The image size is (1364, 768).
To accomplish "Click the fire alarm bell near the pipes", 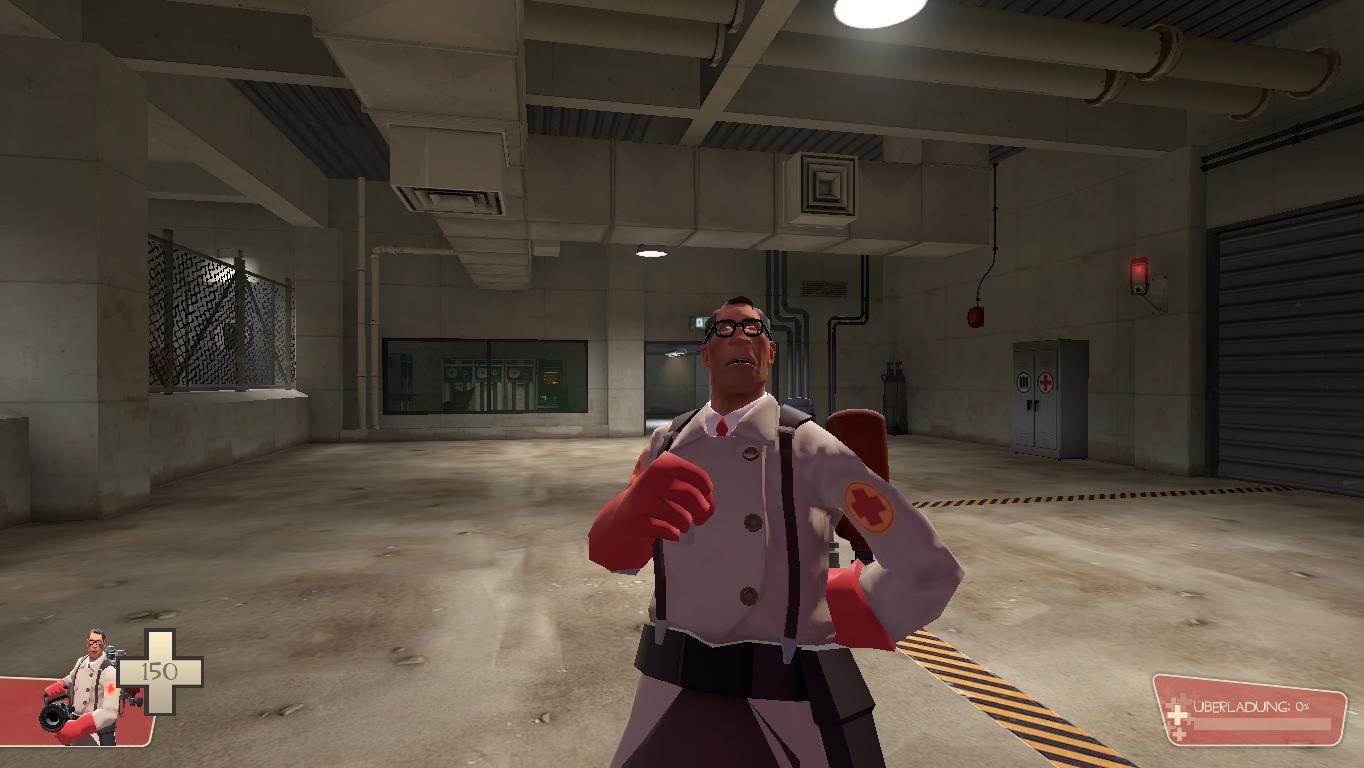I will [975, 315].
